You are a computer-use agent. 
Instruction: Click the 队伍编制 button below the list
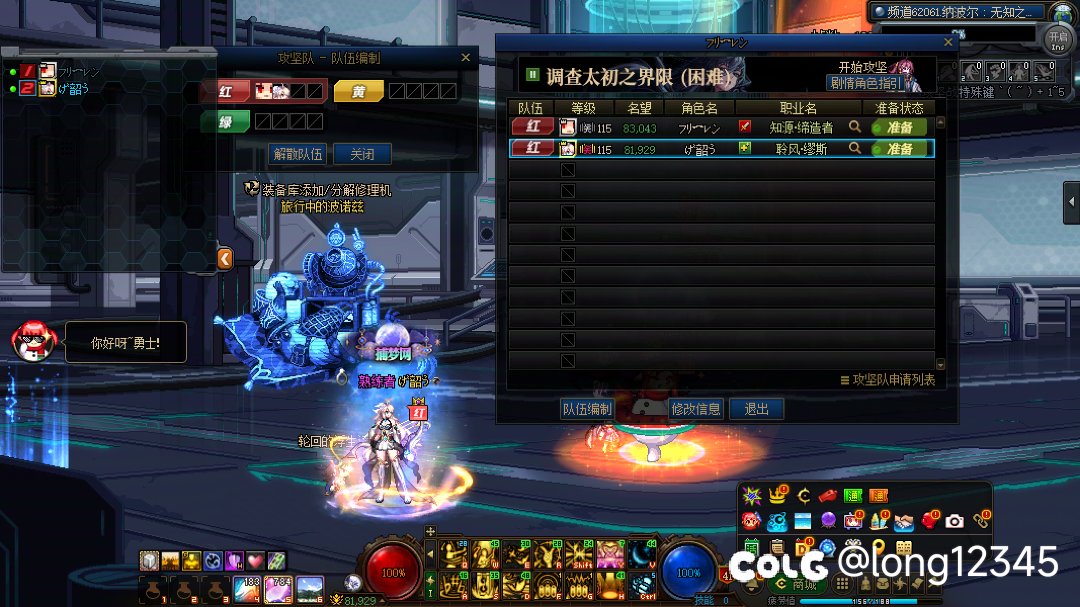point(587,409)
